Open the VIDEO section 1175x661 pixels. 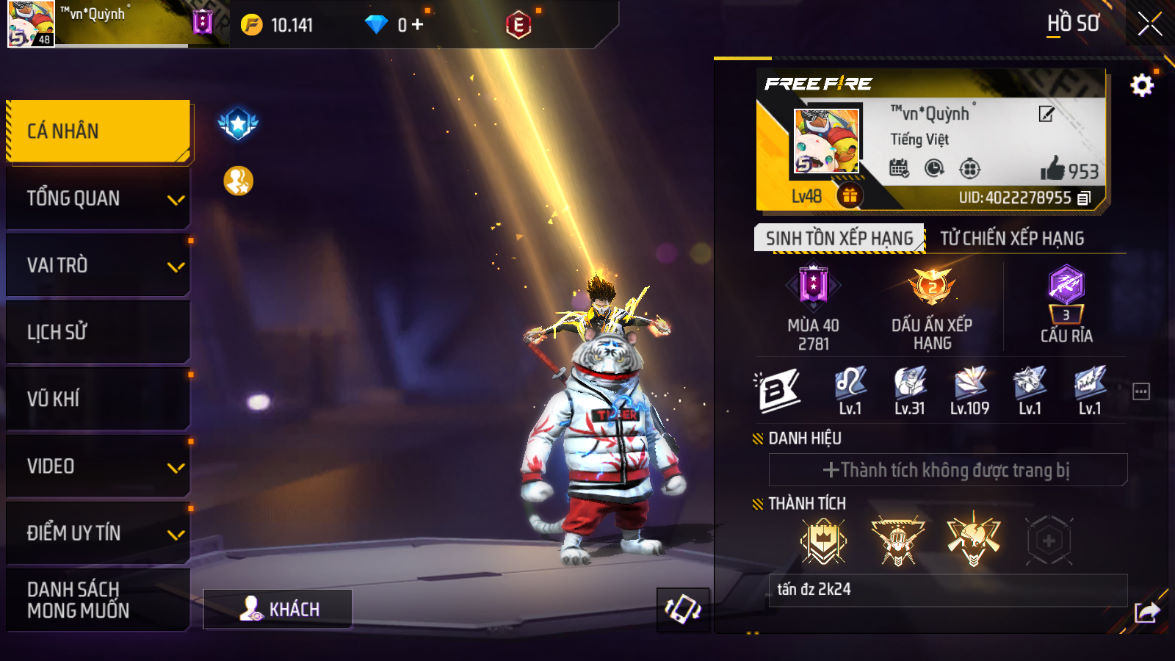tap(97, 466)
